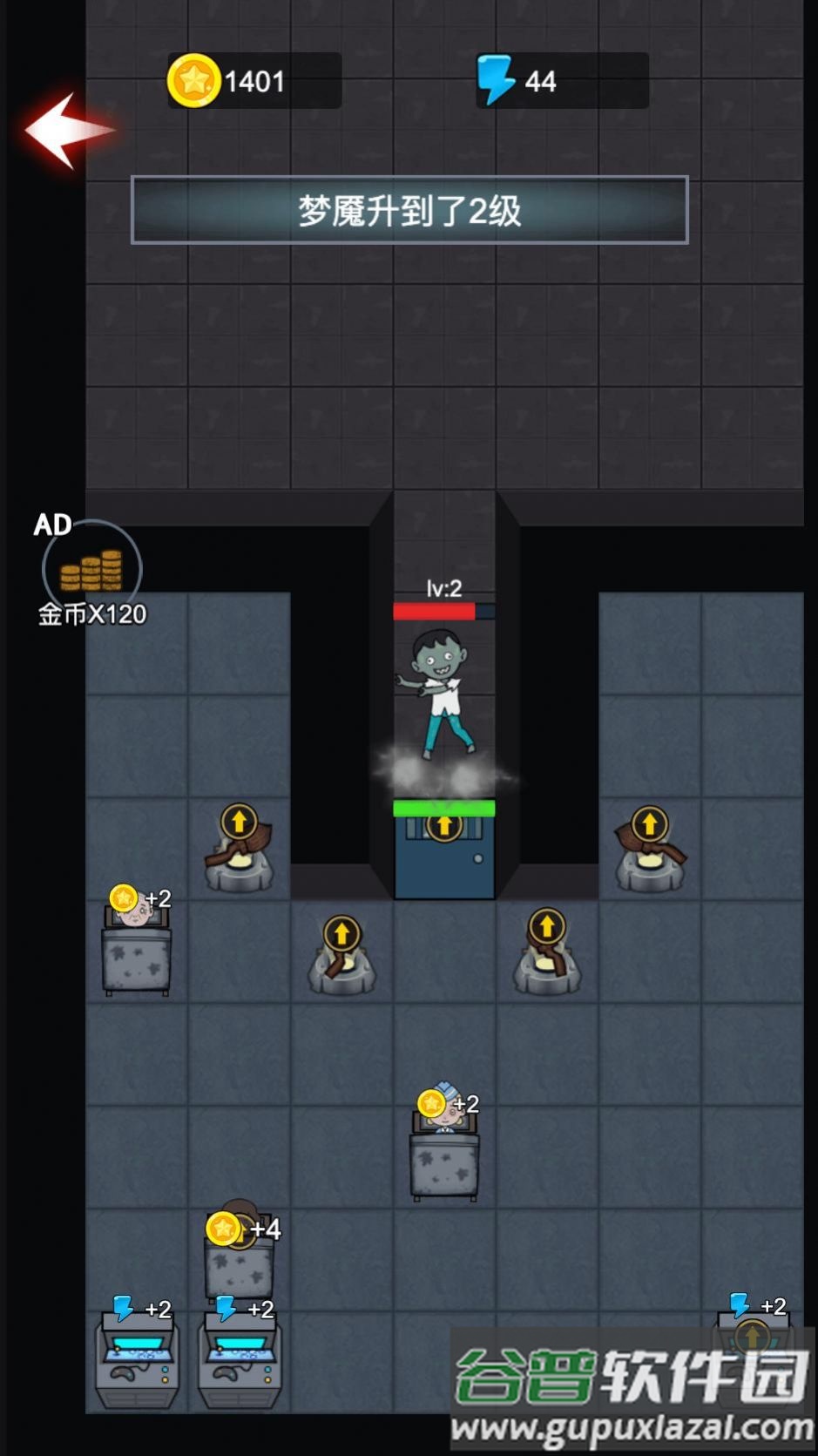
Task: Claim the AD 金币X120 coin bonus
Action: pos(91,570)
